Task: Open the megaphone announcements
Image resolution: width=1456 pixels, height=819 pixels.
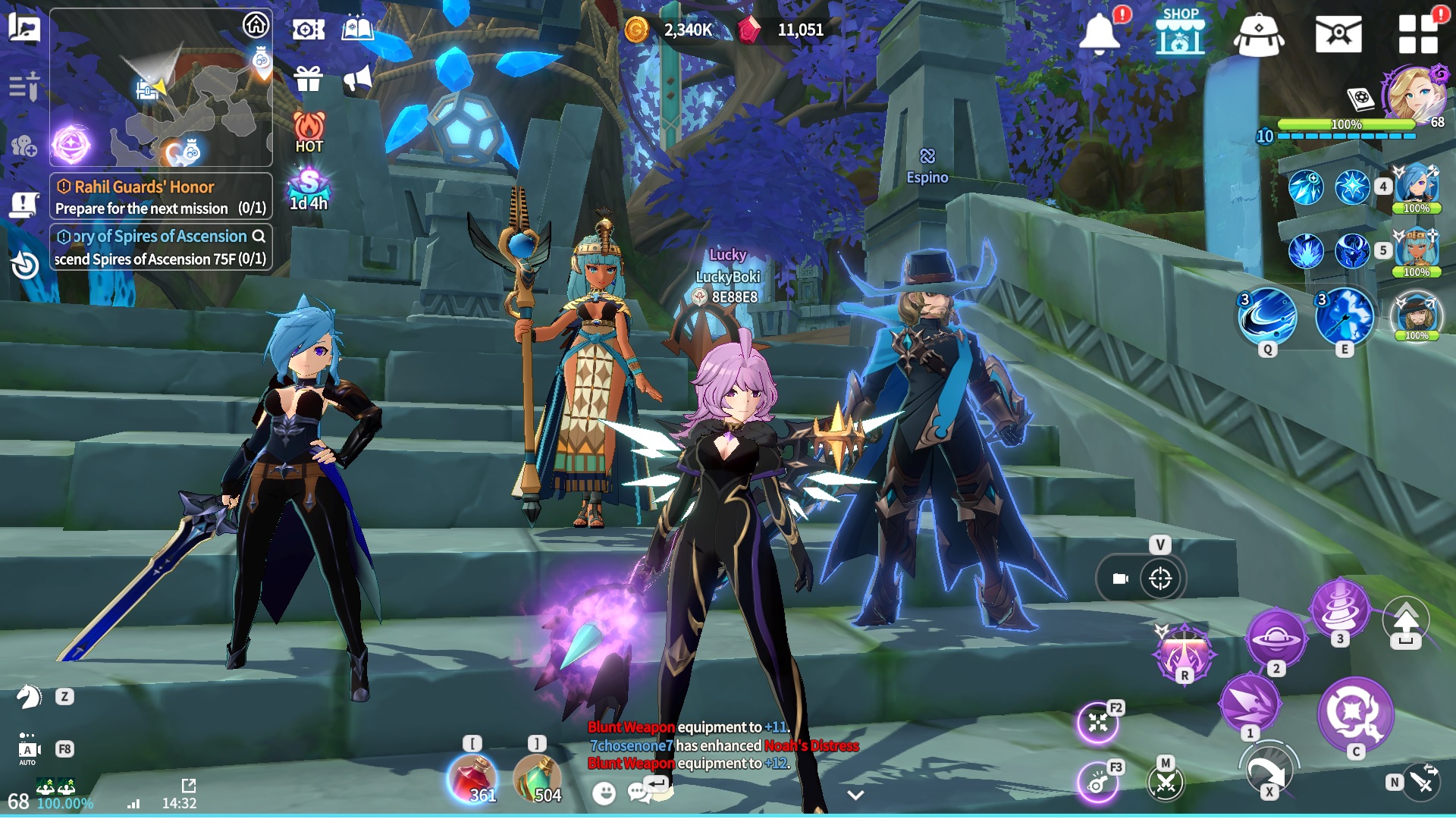Action: click(357, 78)
